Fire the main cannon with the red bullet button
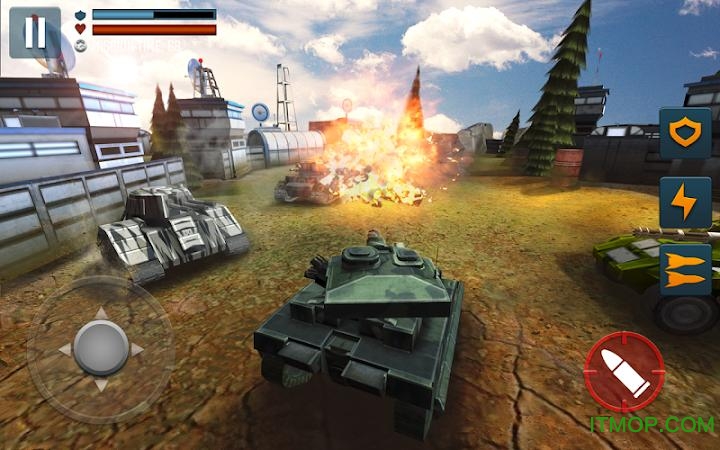The image size is (720, 450). click(x=624, y=372)
